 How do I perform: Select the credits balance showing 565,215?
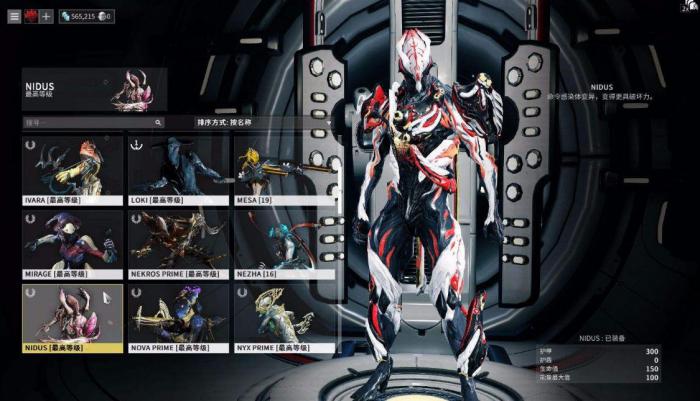80,17
